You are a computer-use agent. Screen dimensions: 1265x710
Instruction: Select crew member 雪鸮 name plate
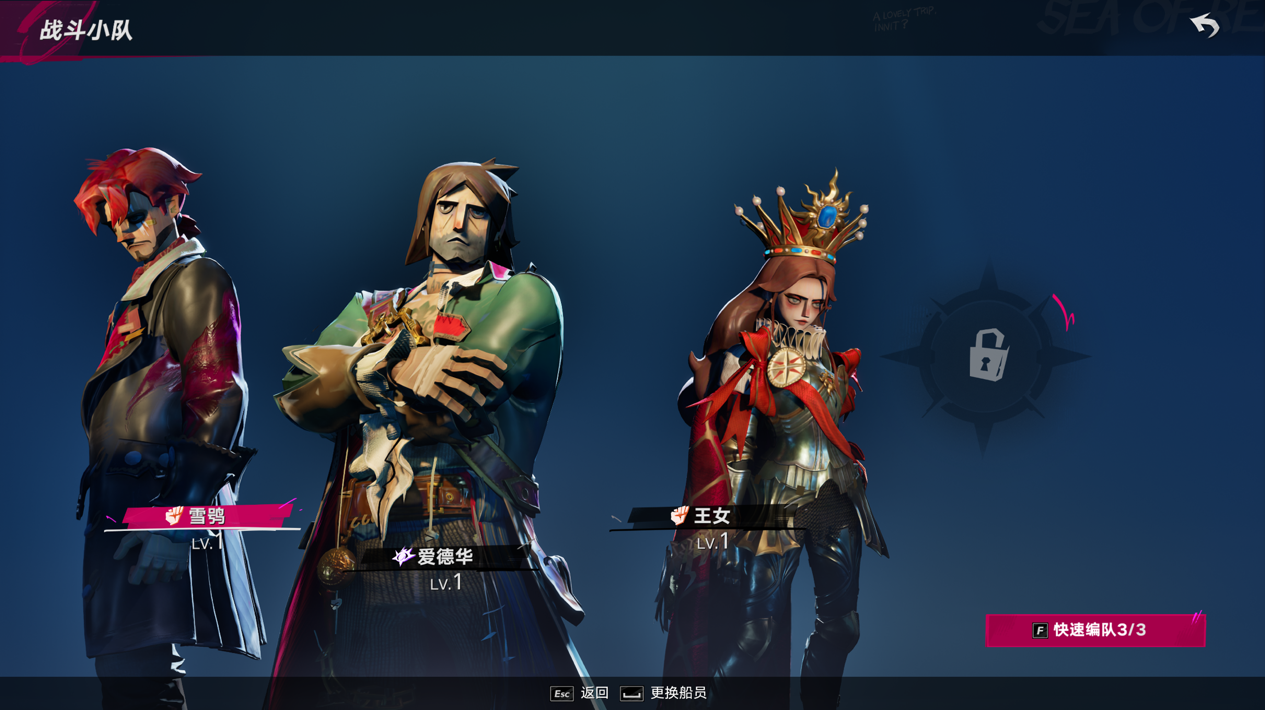tap(205, 516)
